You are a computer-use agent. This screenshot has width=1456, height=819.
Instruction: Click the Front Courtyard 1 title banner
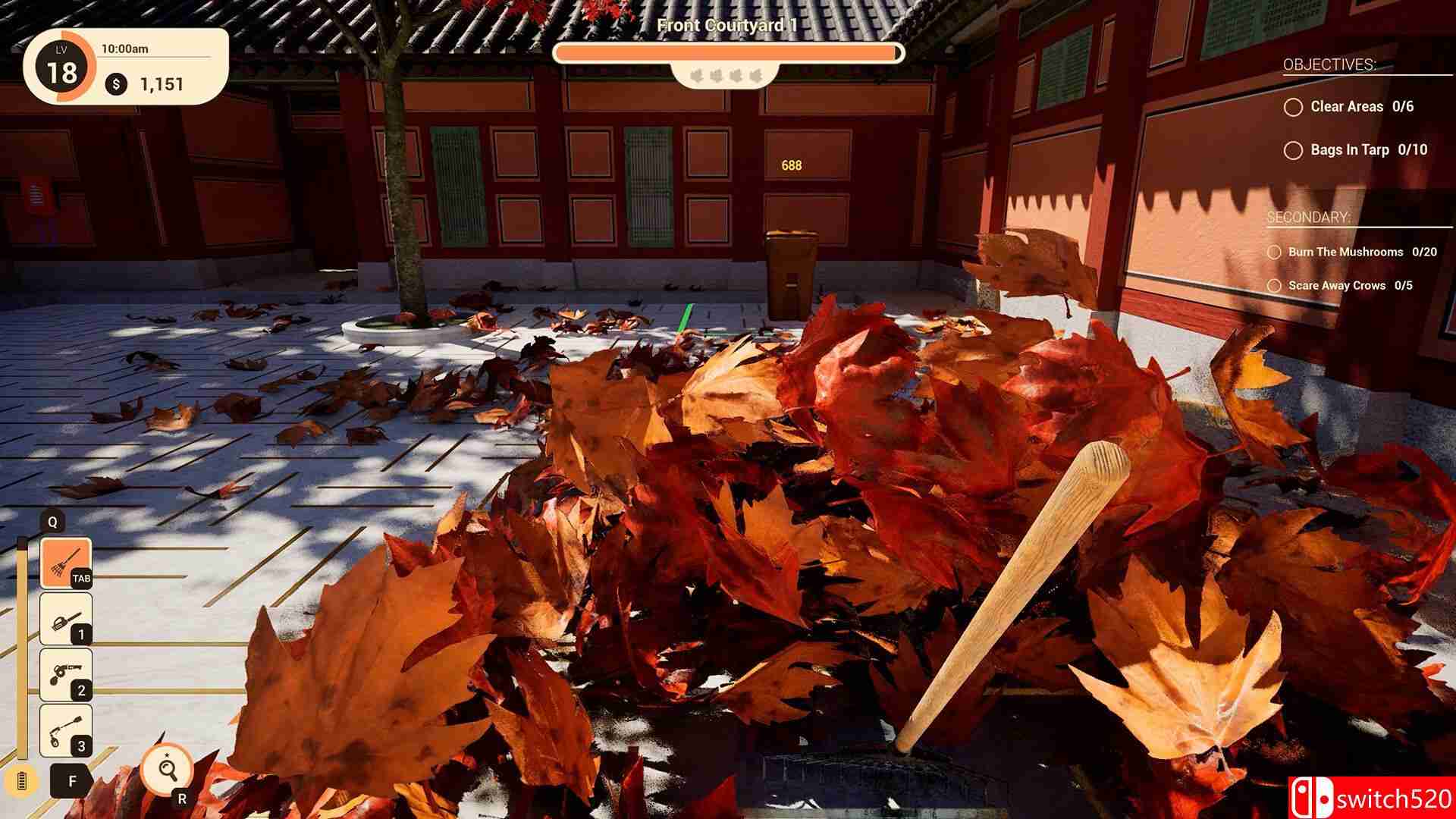coord(726,24)
